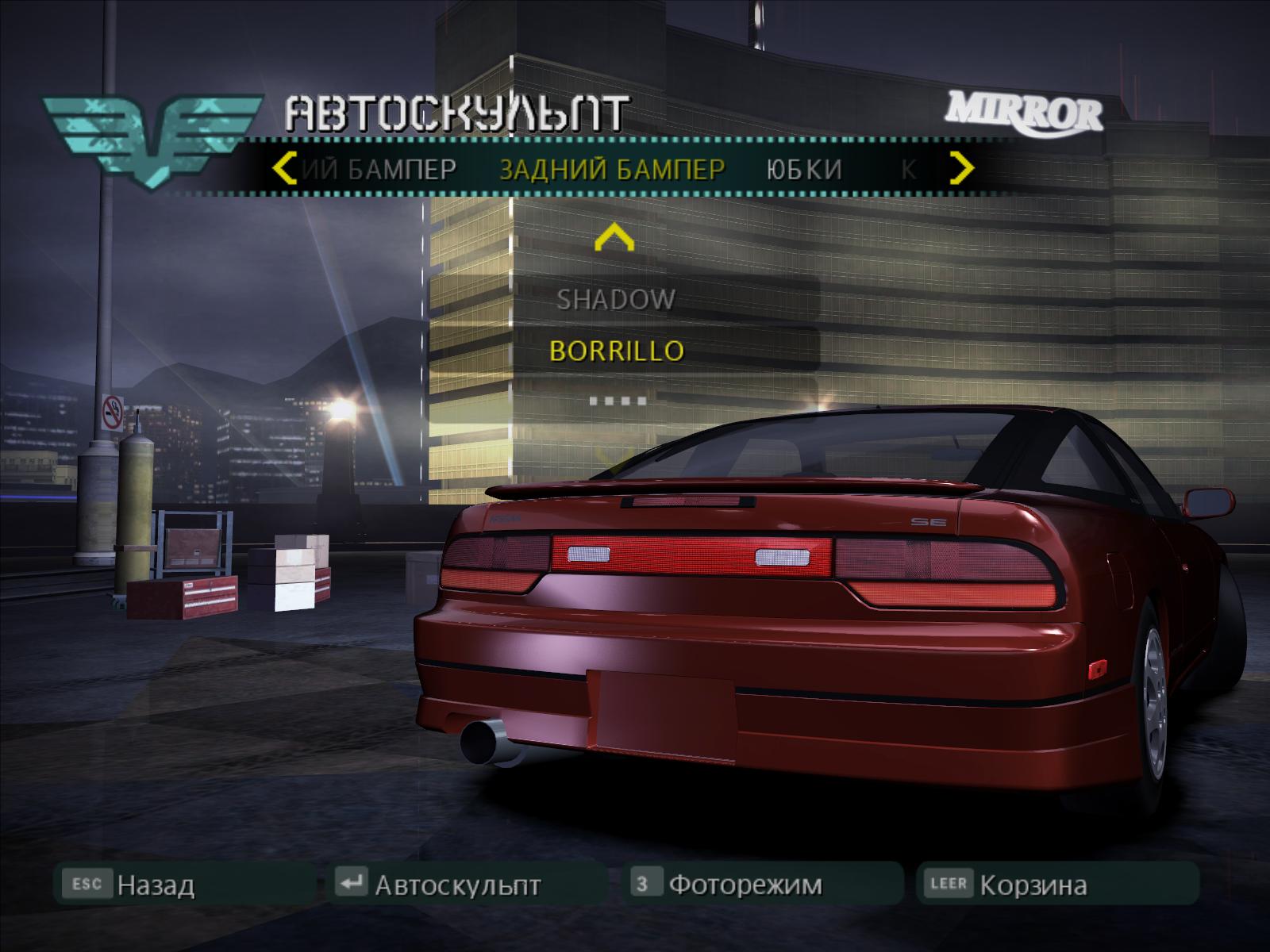Screen dimensions: 1270x952
Task: Switch to the ЮБКИ category tab
Action: coord(804,169)
